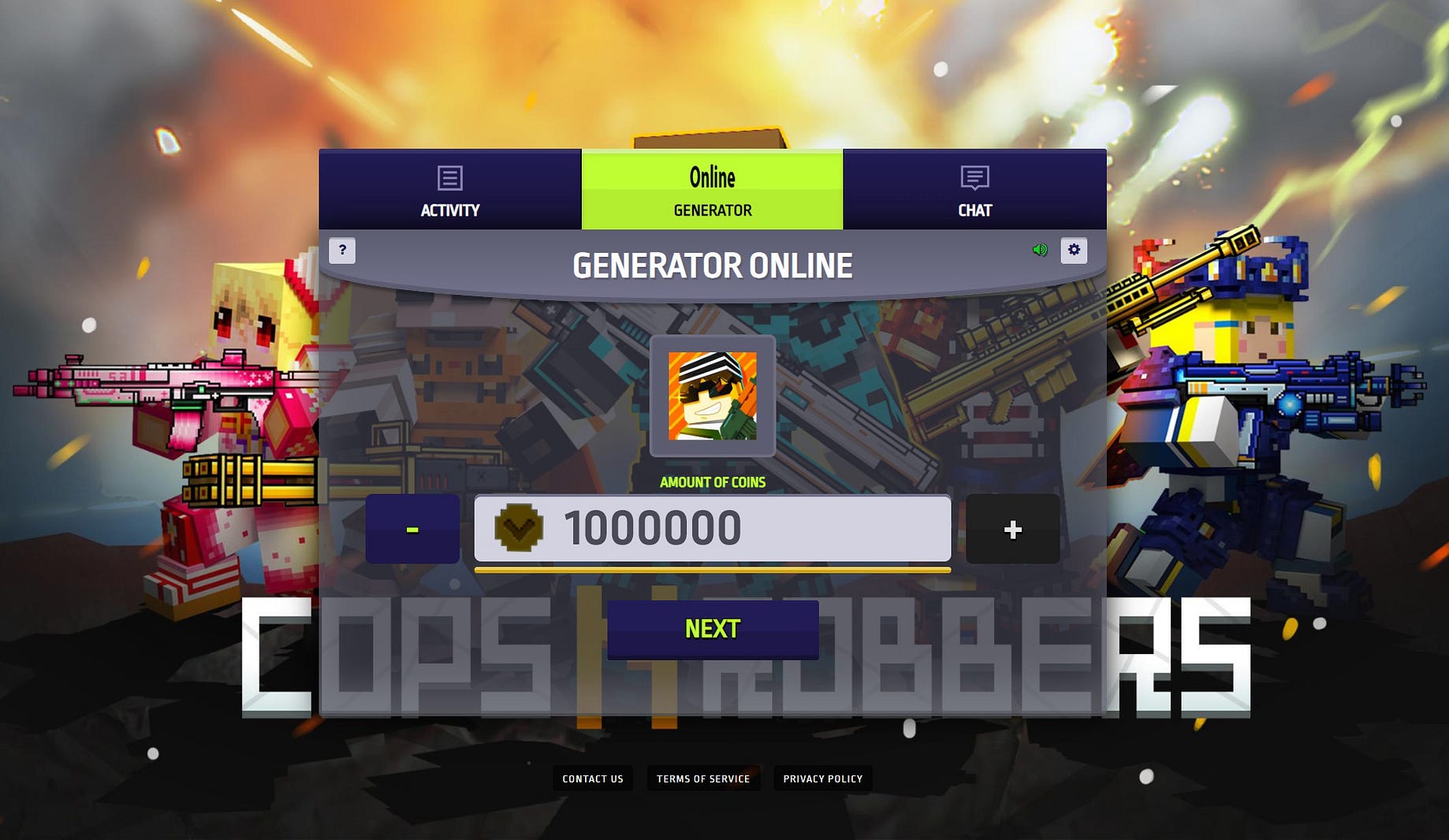Click the robber avatar game icon
This screenshot has width=1449, height=840.
[x=712, y=398]
